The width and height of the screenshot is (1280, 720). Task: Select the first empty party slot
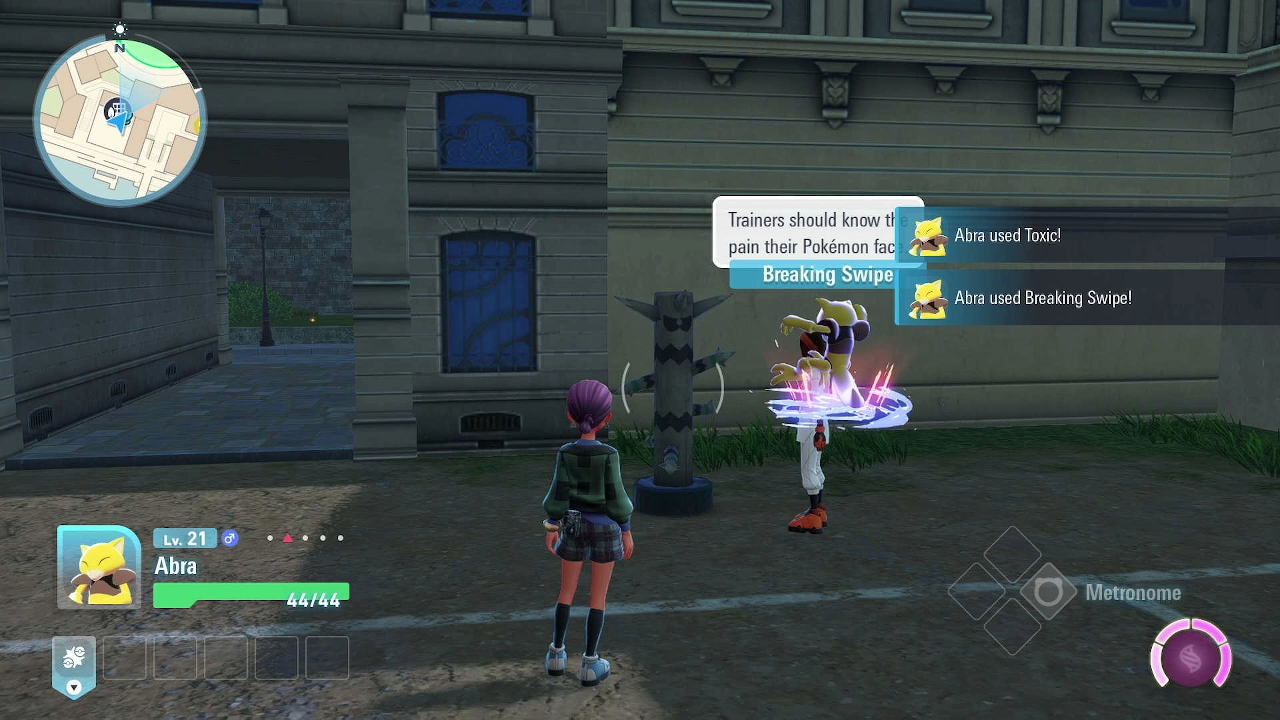[x=125, y=658]
